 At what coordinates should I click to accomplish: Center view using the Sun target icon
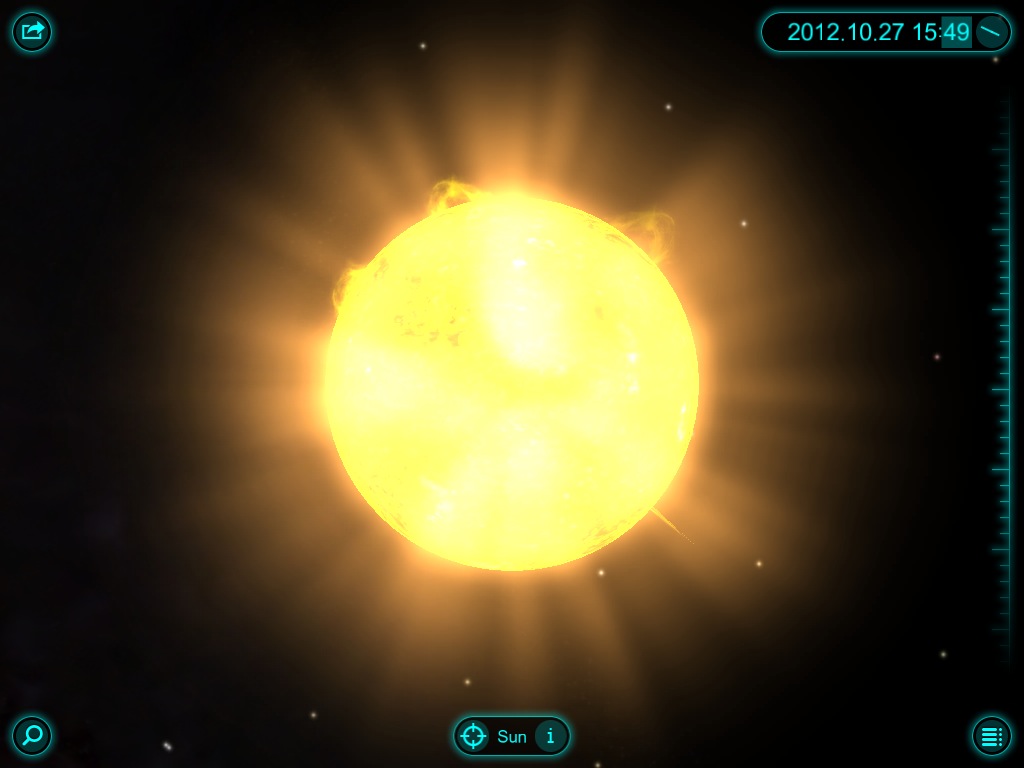click(x=473, y=737)
